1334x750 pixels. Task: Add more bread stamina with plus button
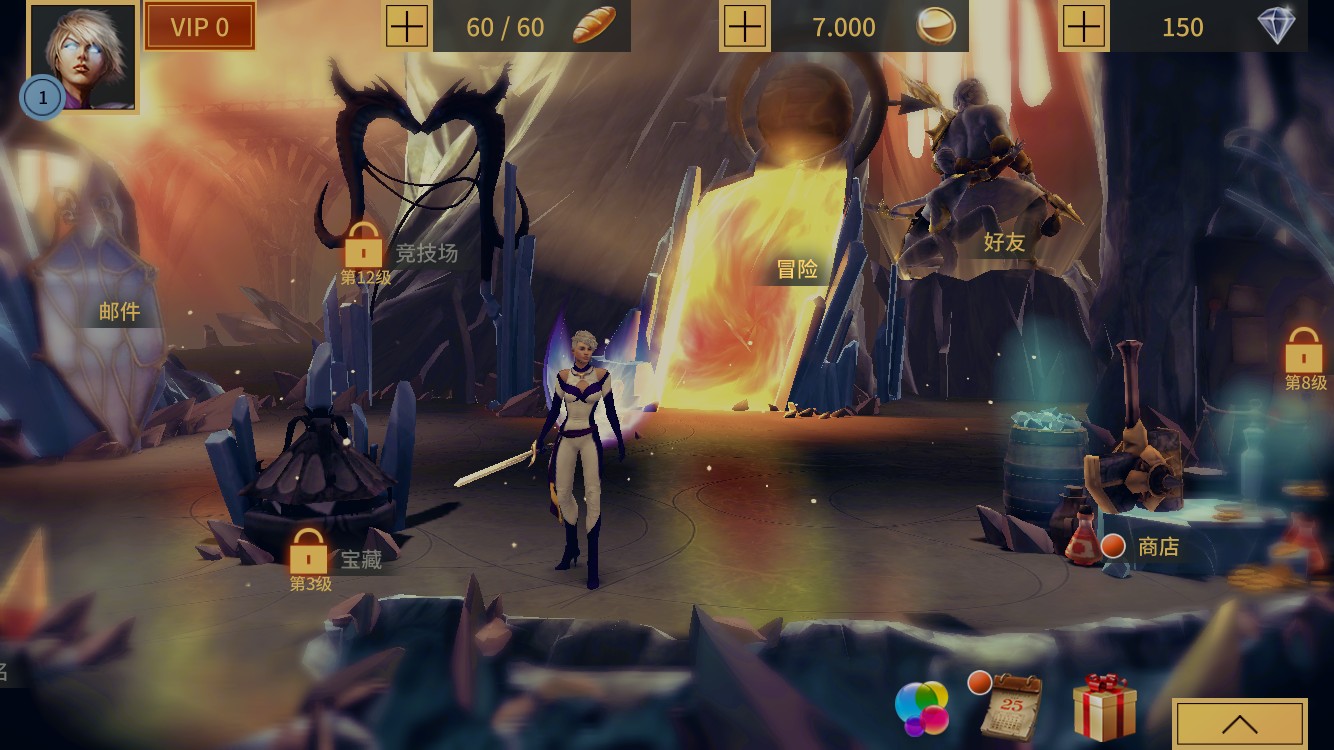[407, 26]
